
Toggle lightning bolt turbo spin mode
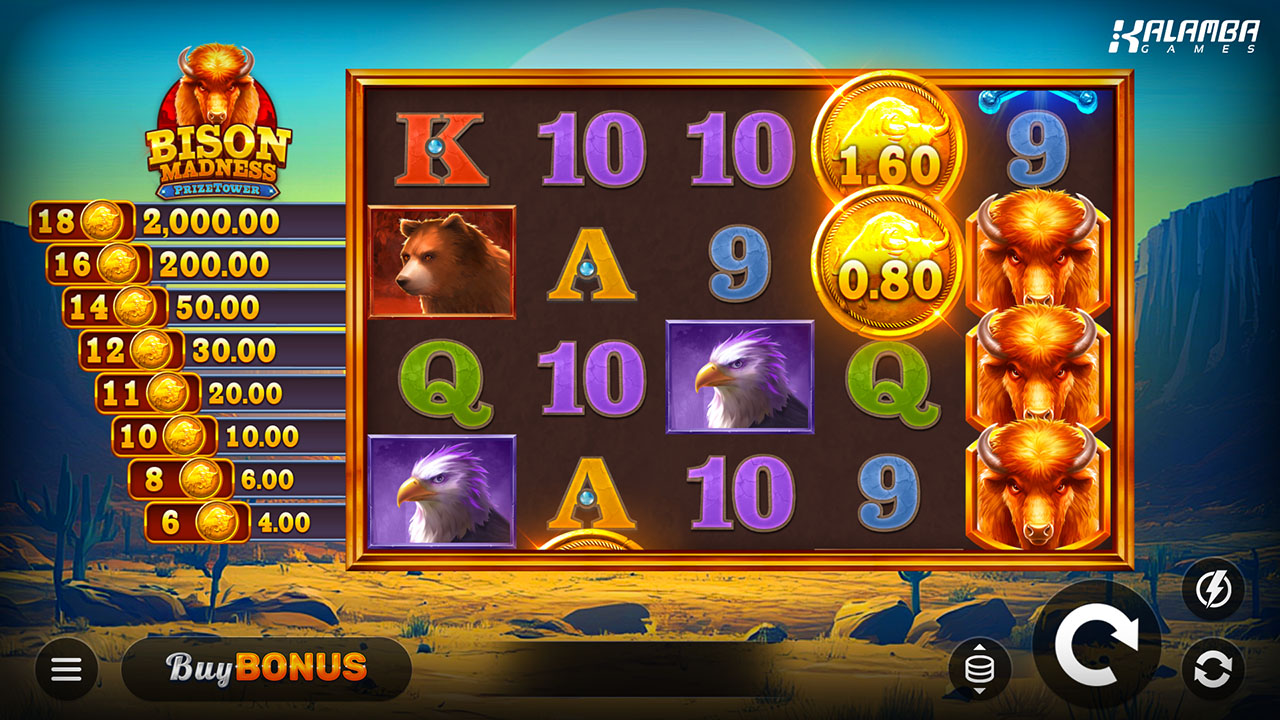click(x=1213, y=589)
